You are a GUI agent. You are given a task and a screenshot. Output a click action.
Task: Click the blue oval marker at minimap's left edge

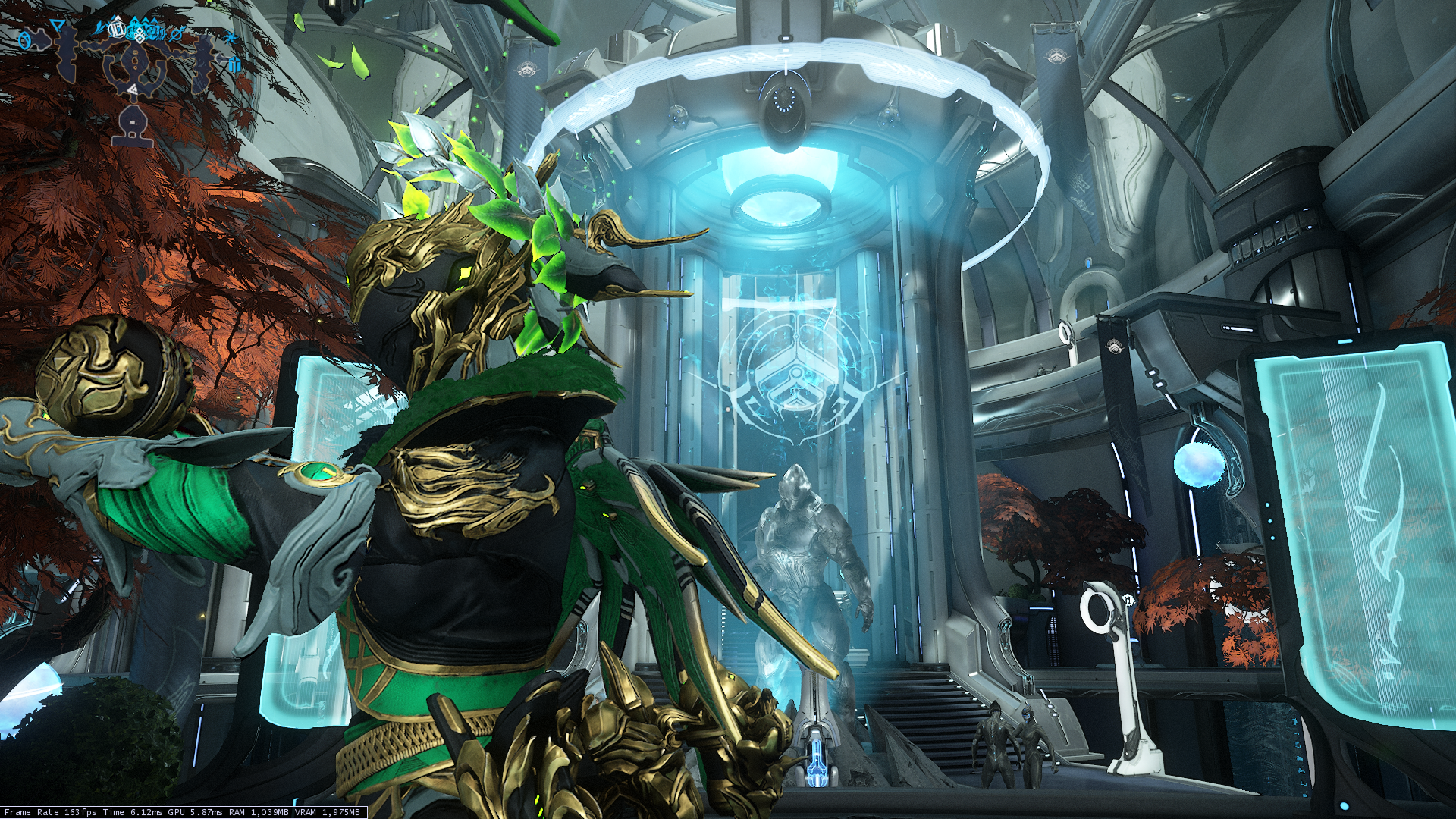click(24, 40)
